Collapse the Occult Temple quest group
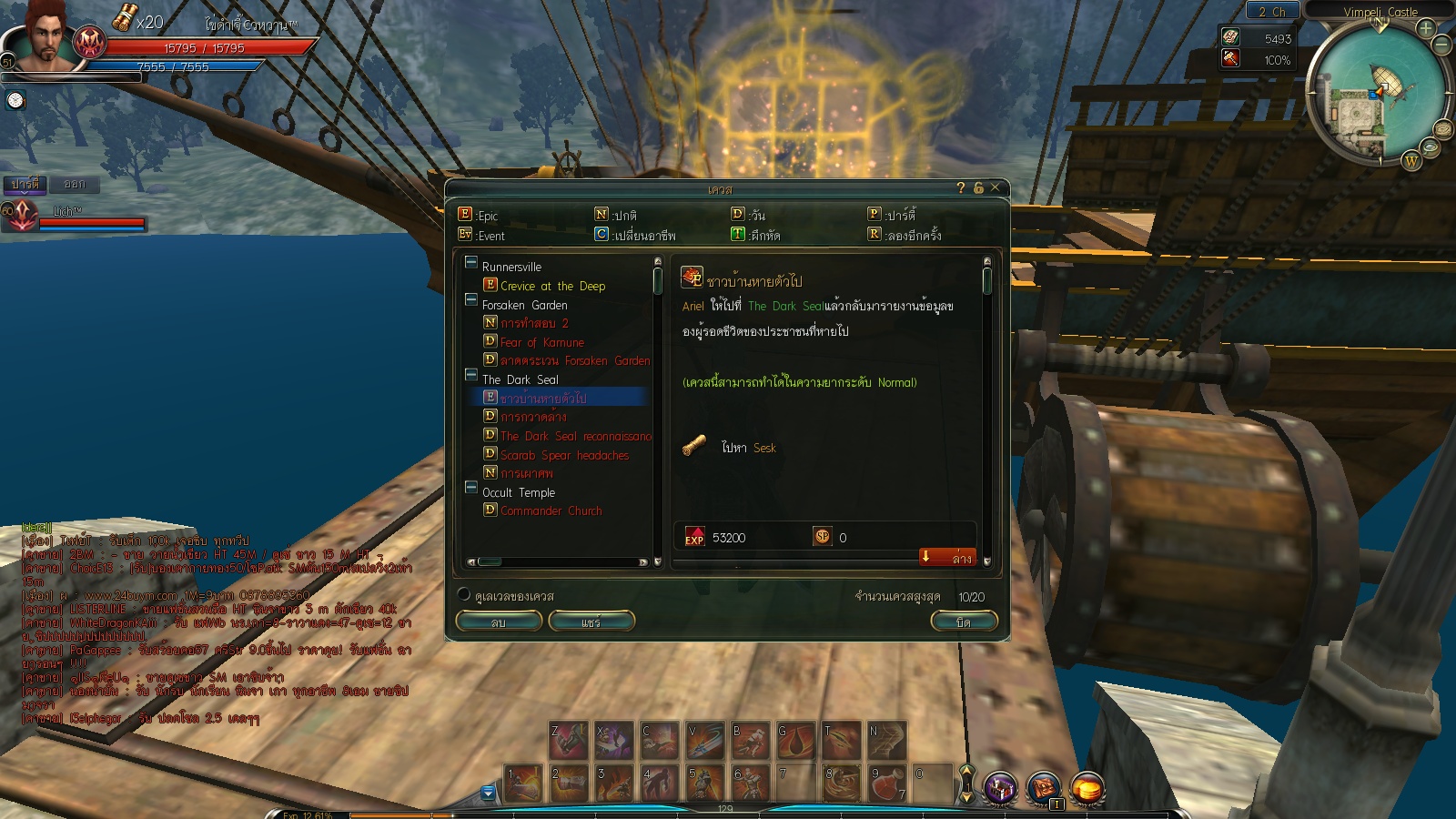 pos(471,487)
